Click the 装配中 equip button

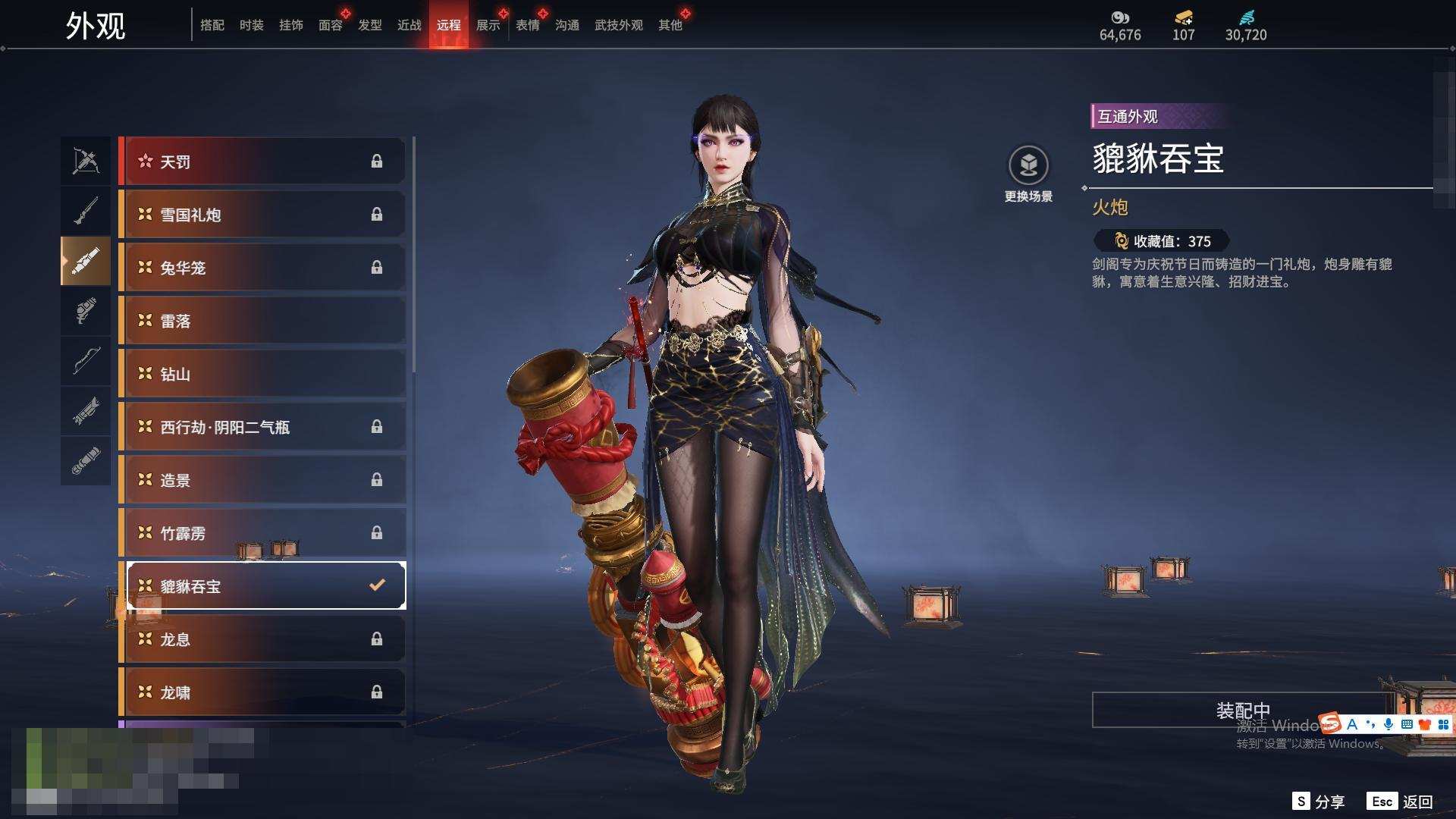(x=1242, y=710)
